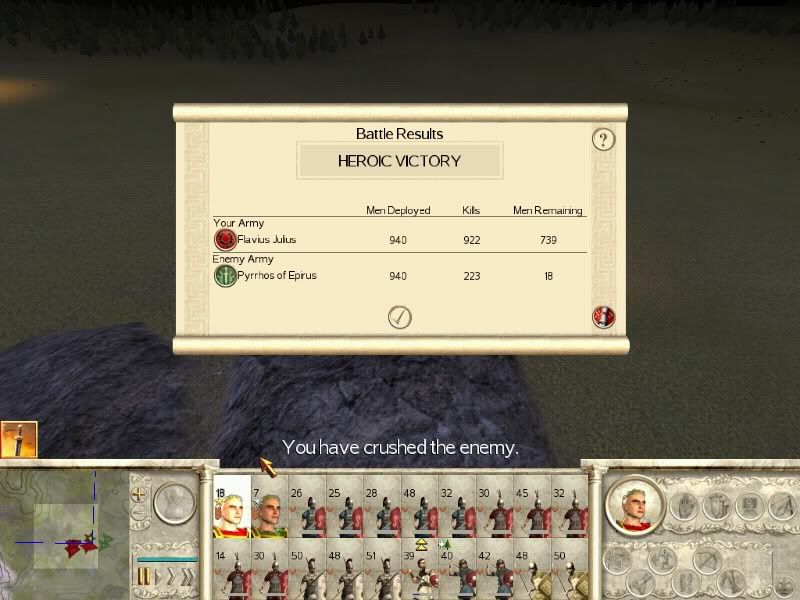Screen dimensions: 800x600
Task: Set normal speed with the single arrow
Action: coord(160,576)
